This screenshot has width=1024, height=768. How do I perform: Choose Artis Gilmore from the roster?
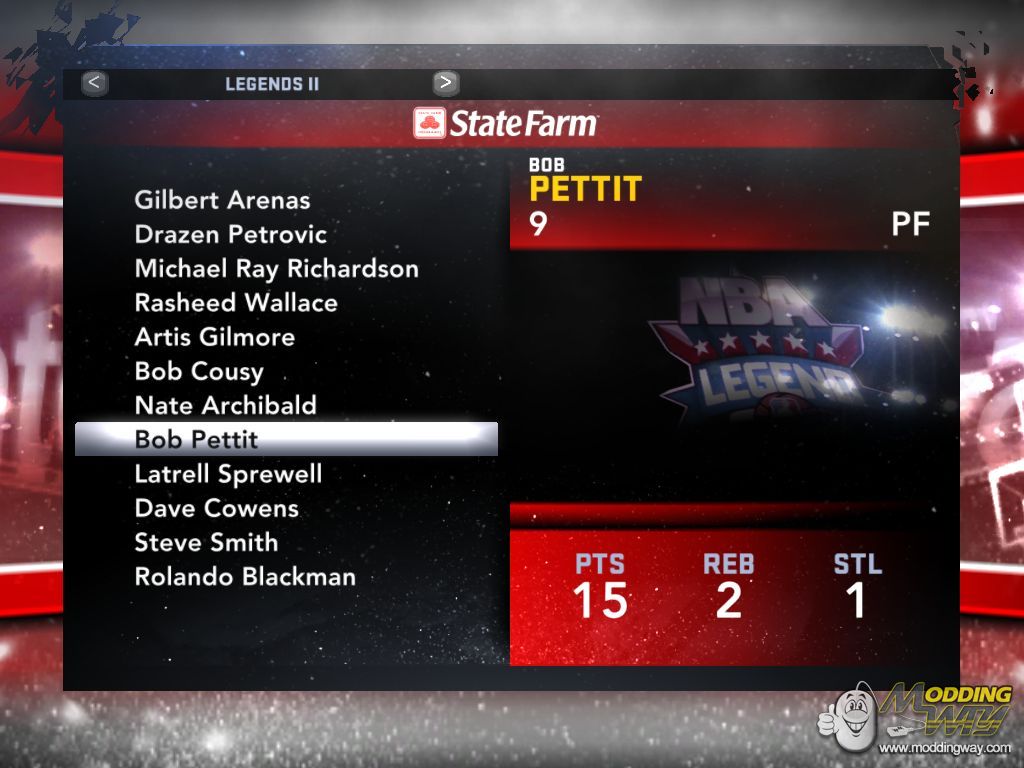pyautogui.click(x=215, y=337)
